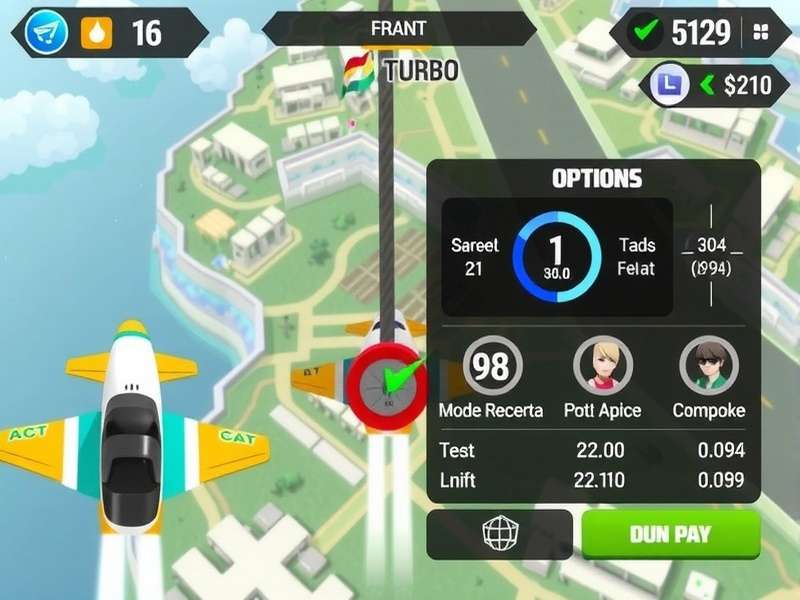
Task: Open the globe icon button
Action: point(499,534)
